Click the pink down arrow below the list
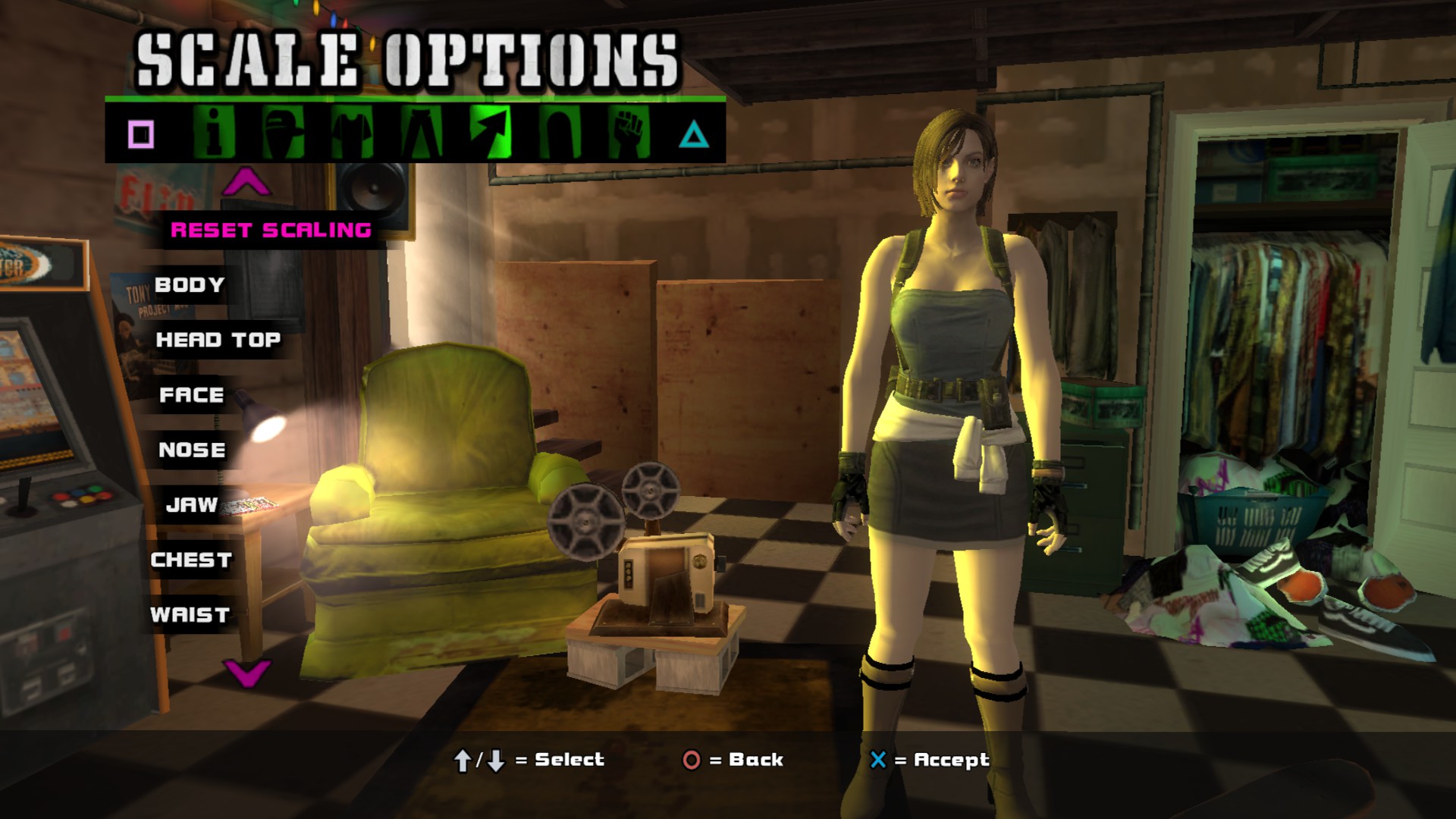1456x819 pixels. tap(247, 672)
